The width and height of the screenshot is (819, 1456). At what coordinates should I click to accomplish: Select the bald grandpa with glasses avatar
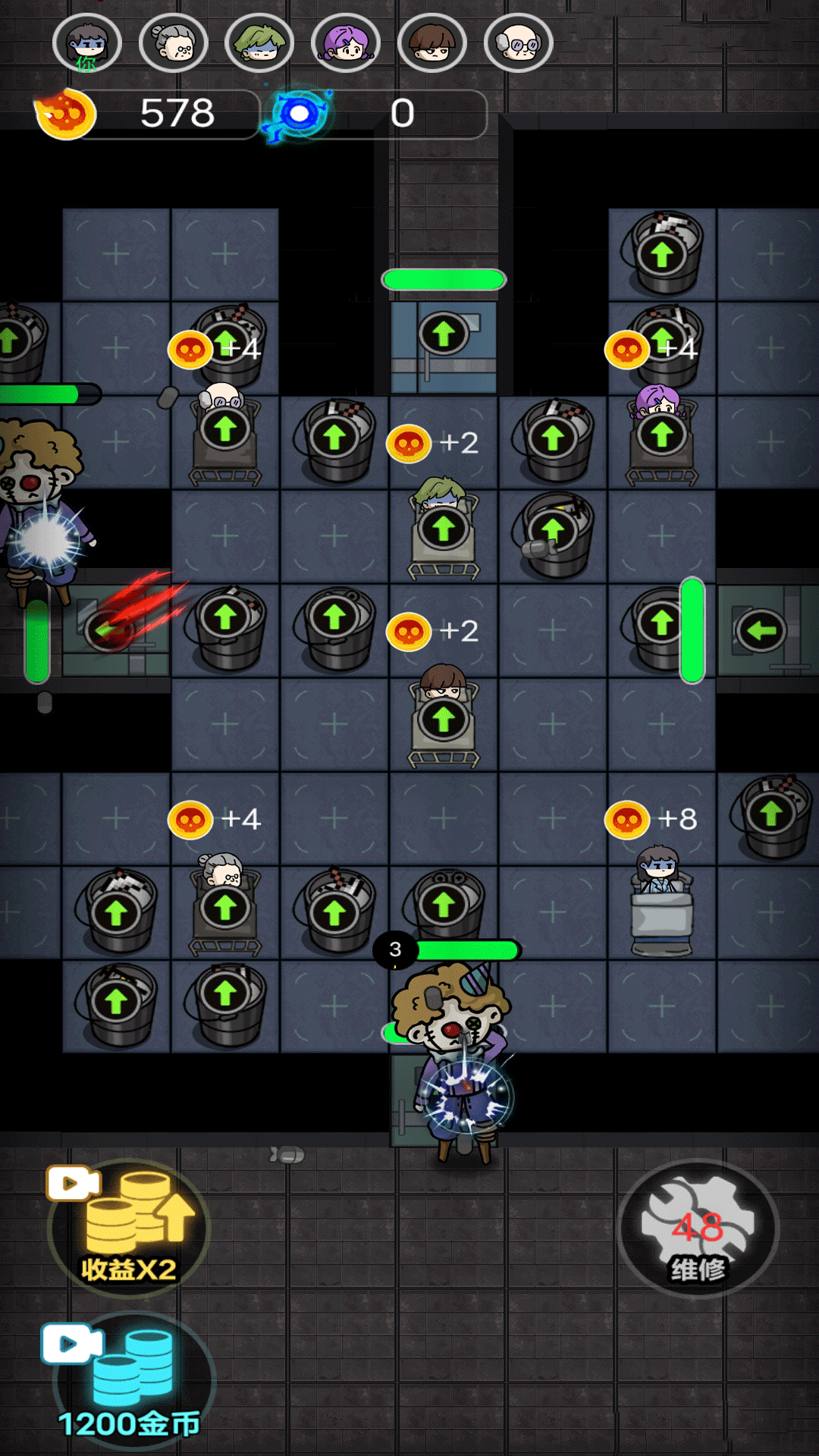519,44
